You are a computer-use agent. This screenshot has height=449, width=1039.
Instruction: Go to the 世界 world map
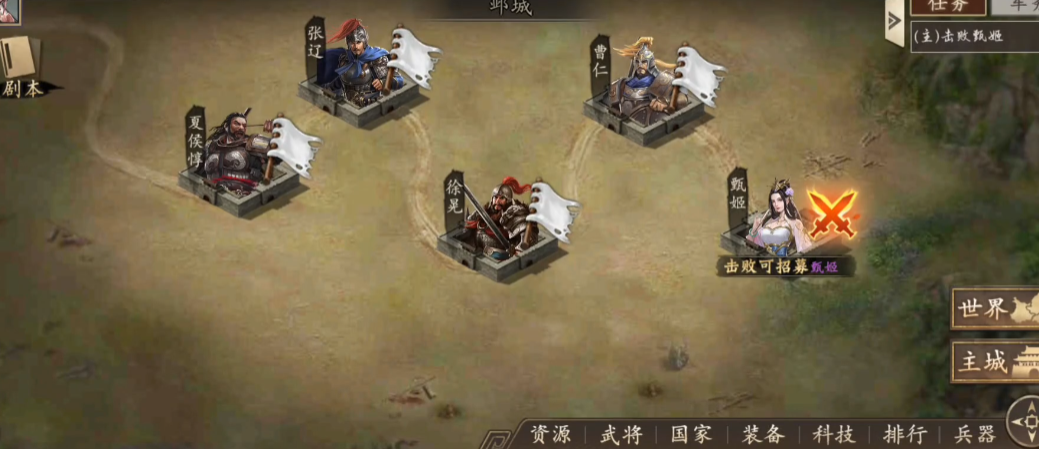coord(994,309)
